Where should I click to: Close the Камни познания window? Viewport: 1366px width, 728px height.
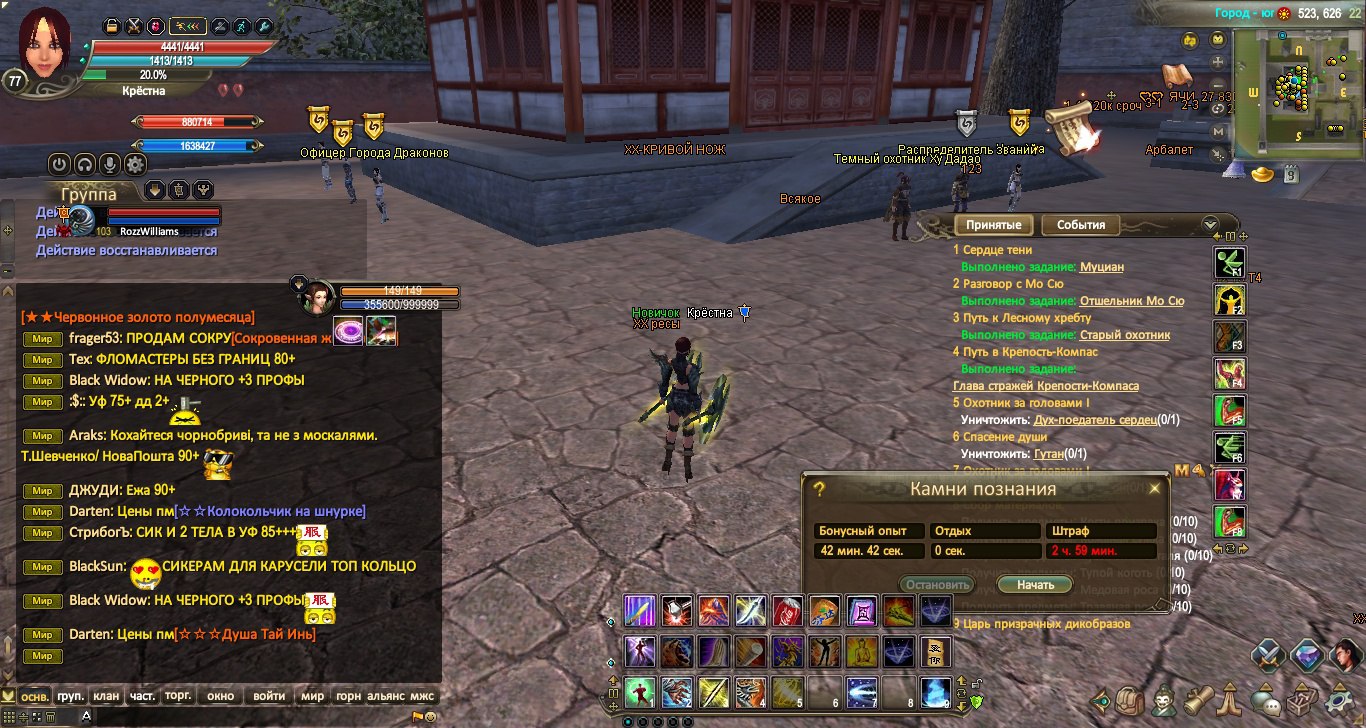pos(1155,489)
